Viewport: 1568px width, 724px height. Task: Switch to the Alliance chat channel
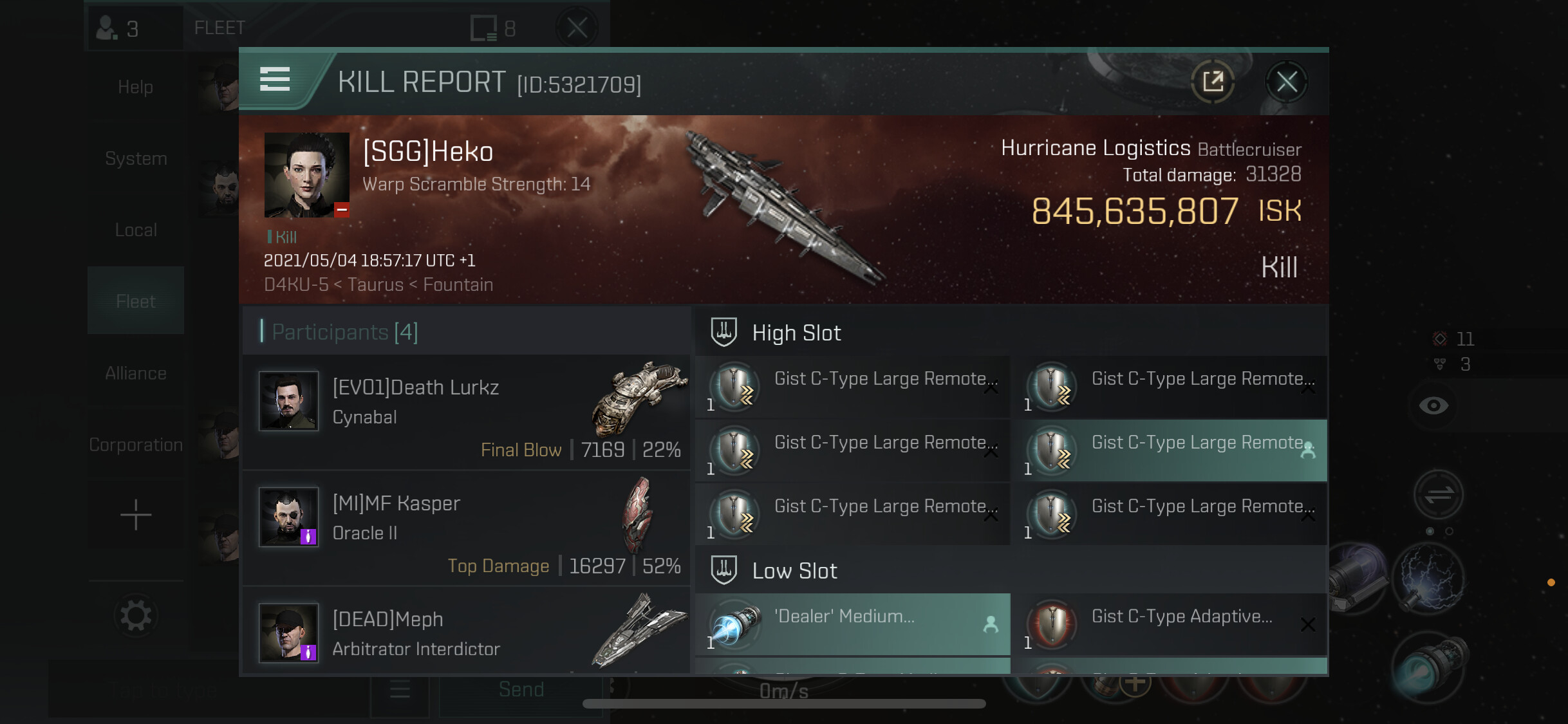tap(136, 373)
